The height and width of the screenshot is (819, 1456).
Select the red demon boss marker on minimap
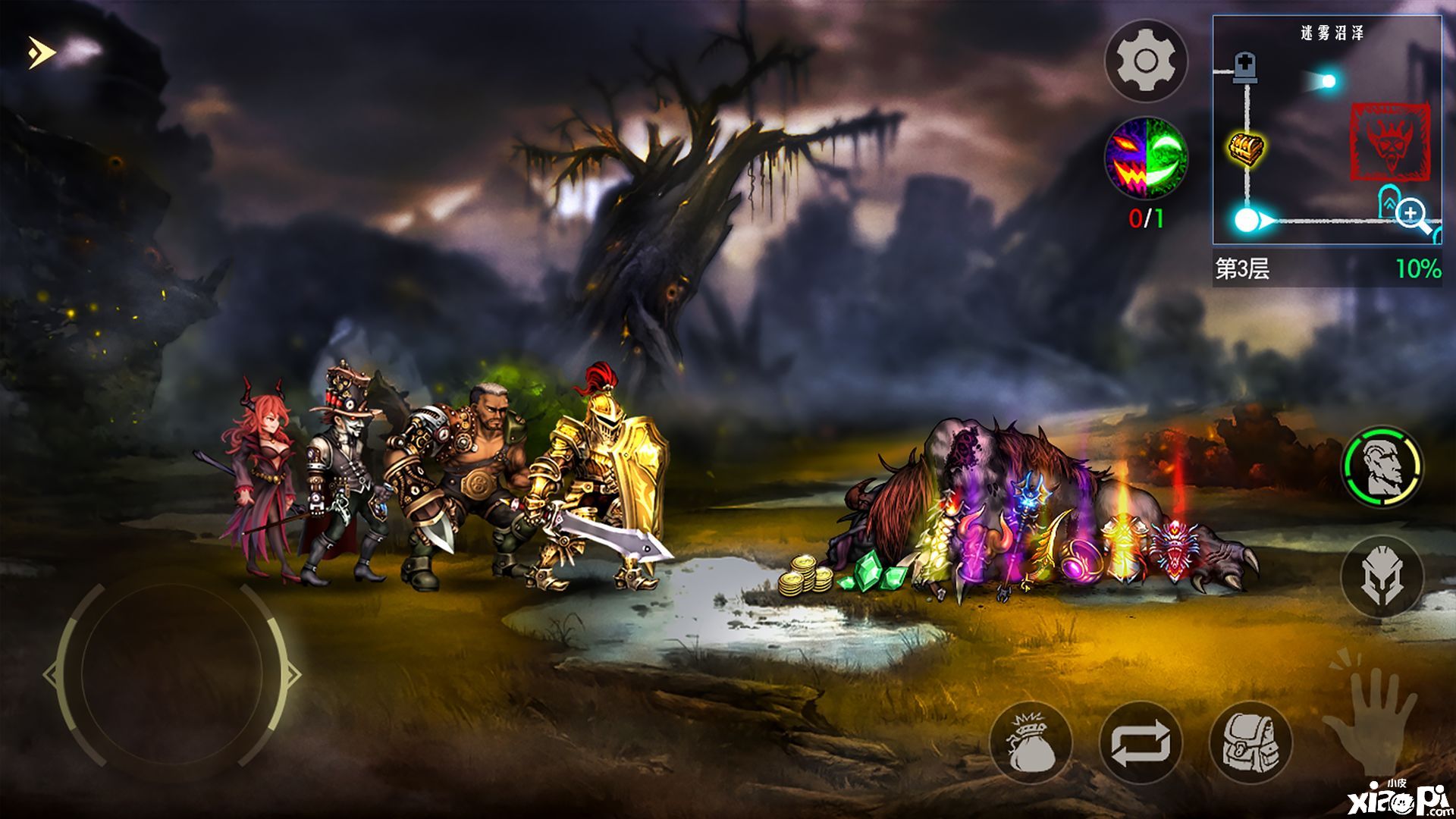coord(1389,143)
